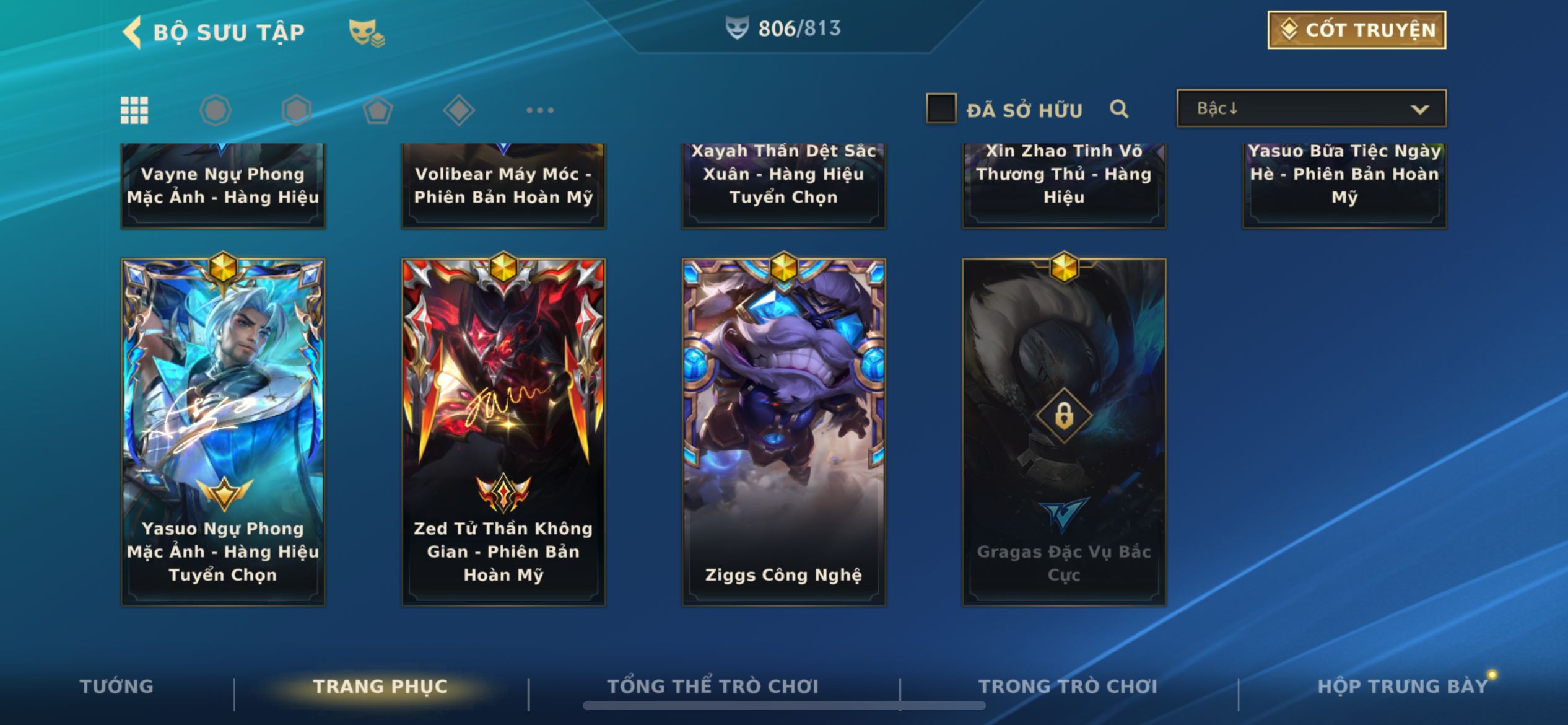Select the grid all-skins filter icon
This screenshot has height=725, width=1568.
click(x=134, y=110)
